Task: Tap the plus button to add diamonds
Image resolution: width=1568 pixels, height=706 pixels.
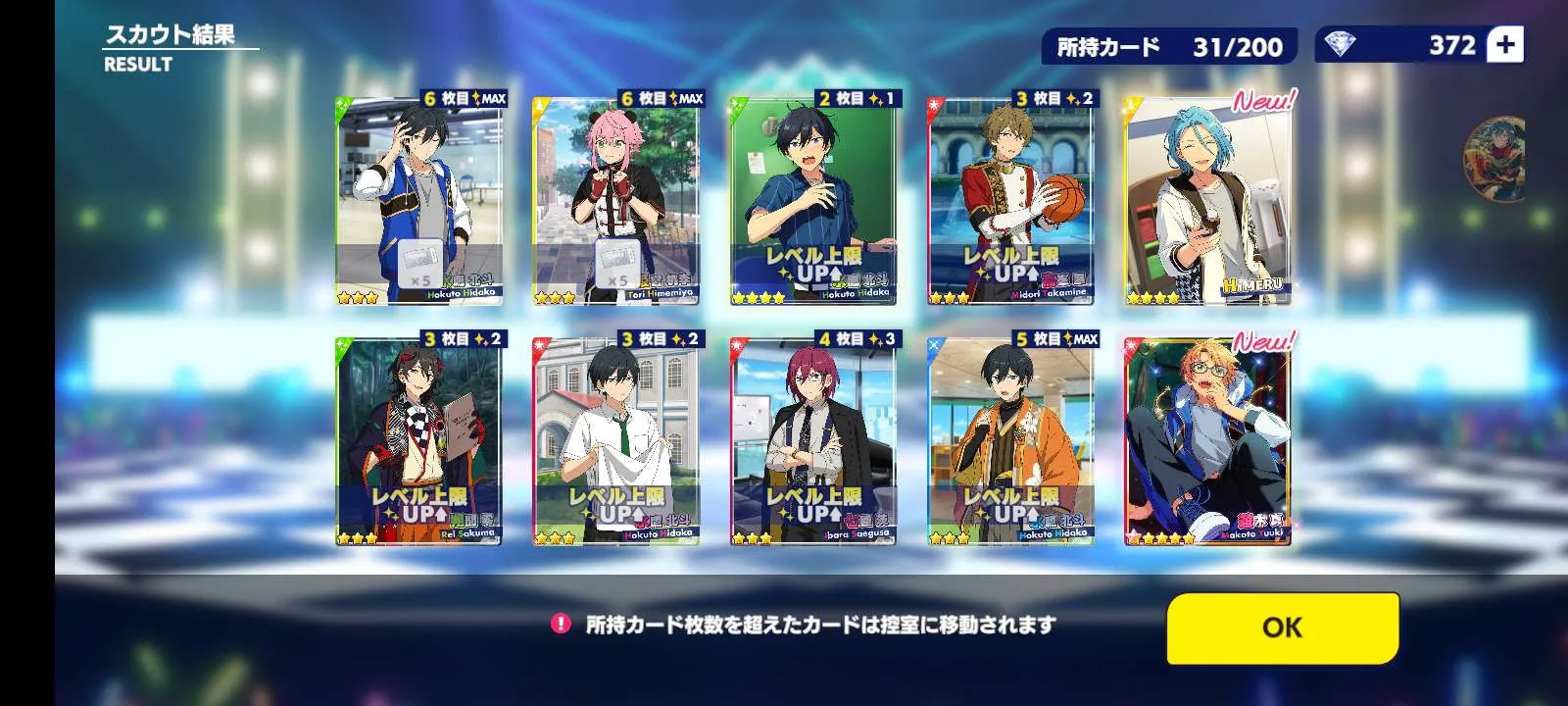Action: point(1505,45)
